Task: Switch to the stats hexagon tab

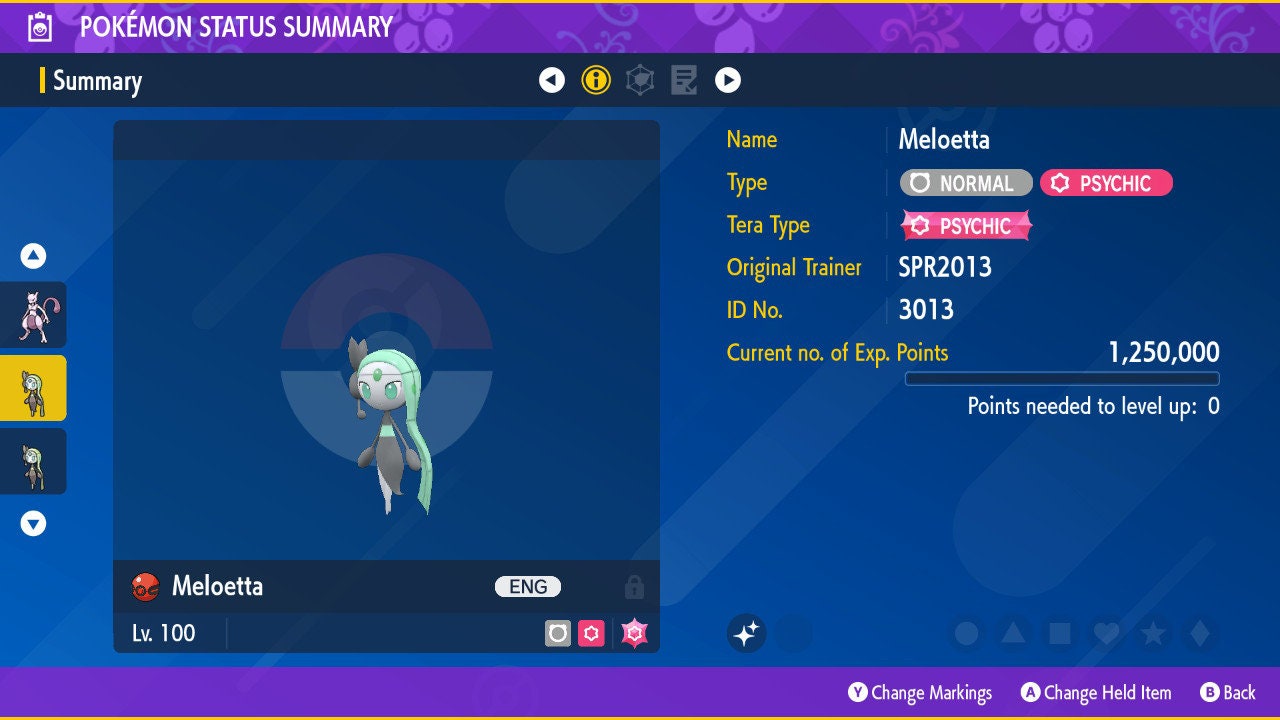Action: [x=640, y=80]
